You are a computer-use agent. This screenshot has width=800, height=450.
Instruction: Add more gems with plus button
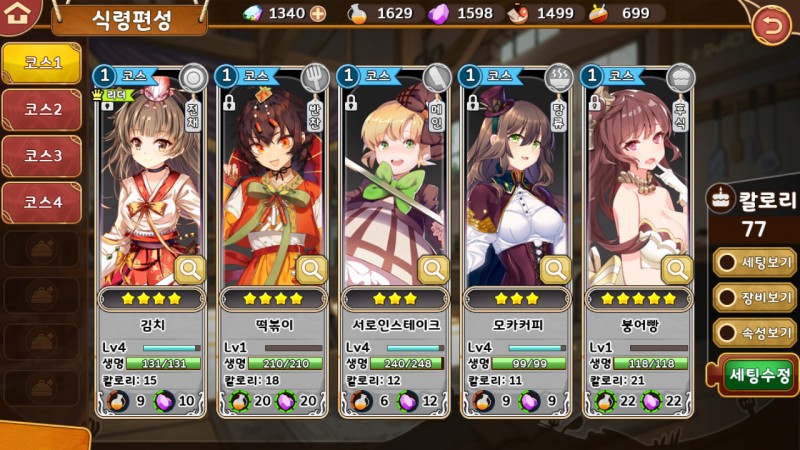tap(318, 13)
